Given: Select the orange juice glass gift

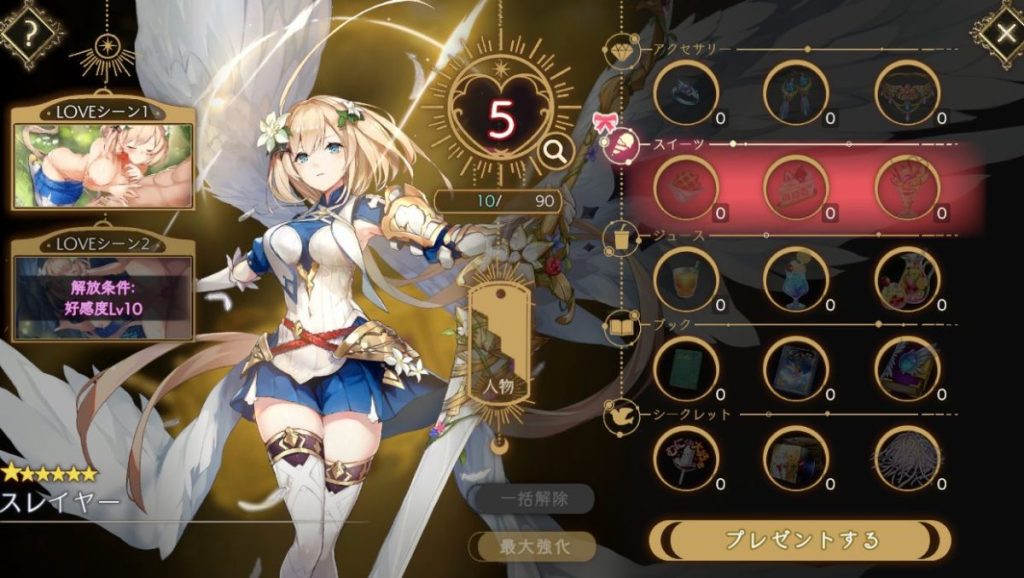Looking at the screenshot, I should coord(686,279).
